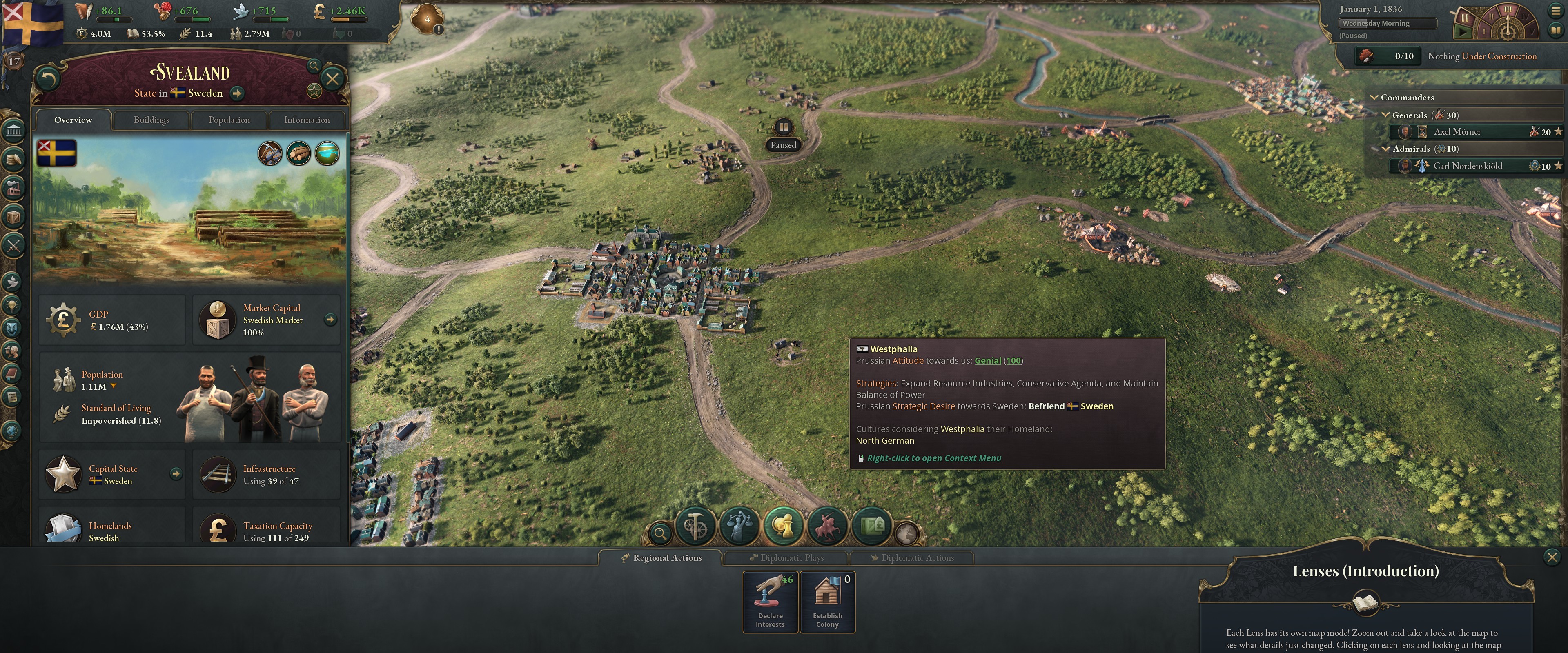Image resolution: width=1568 pixels, height=653 pixels.
Task: Select the Production lens with hammer and gears
Action: point(695,526)
